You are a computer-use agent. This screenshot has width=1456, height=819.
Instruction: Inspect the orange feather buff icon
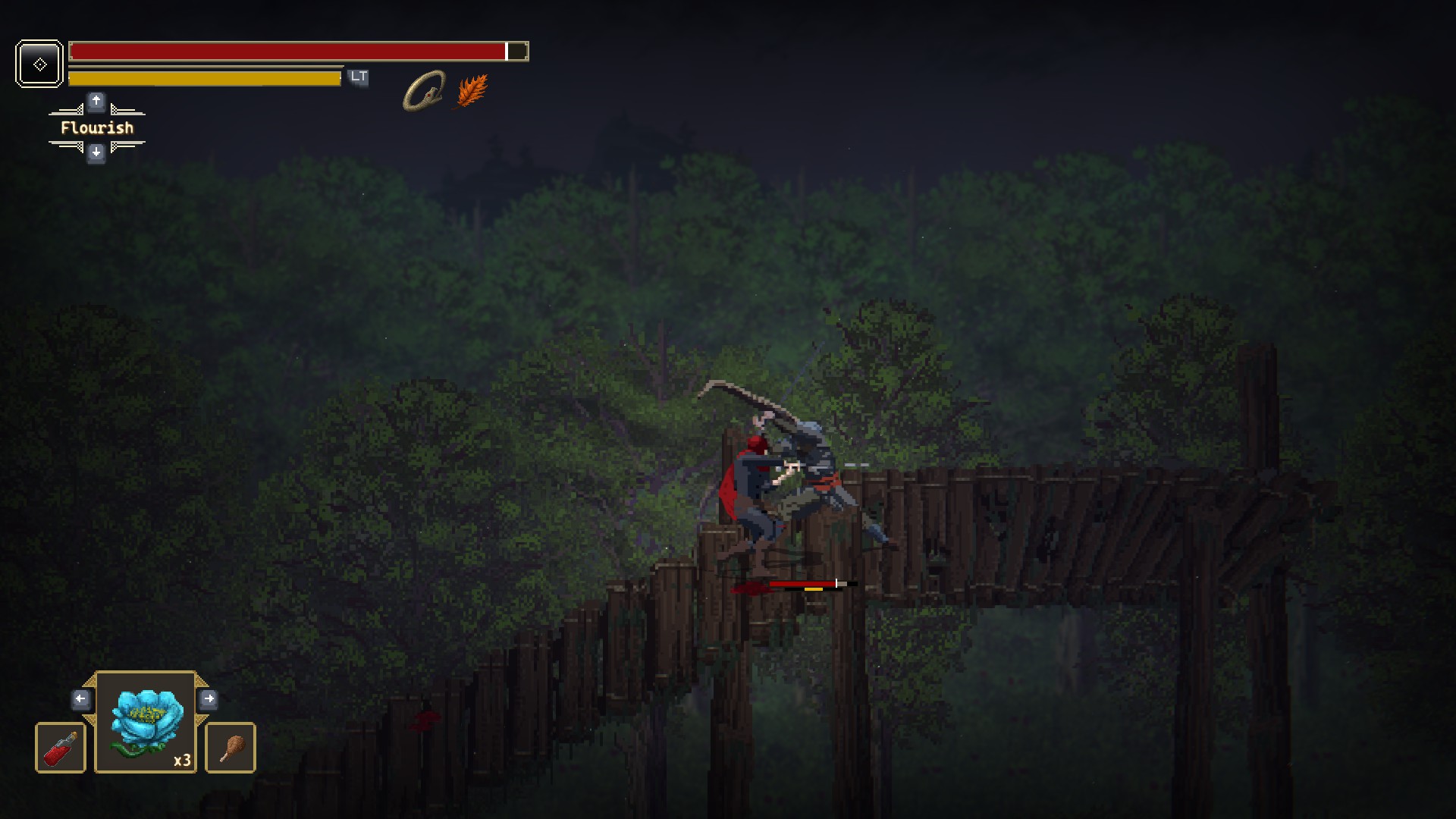[x=472, y=91]
